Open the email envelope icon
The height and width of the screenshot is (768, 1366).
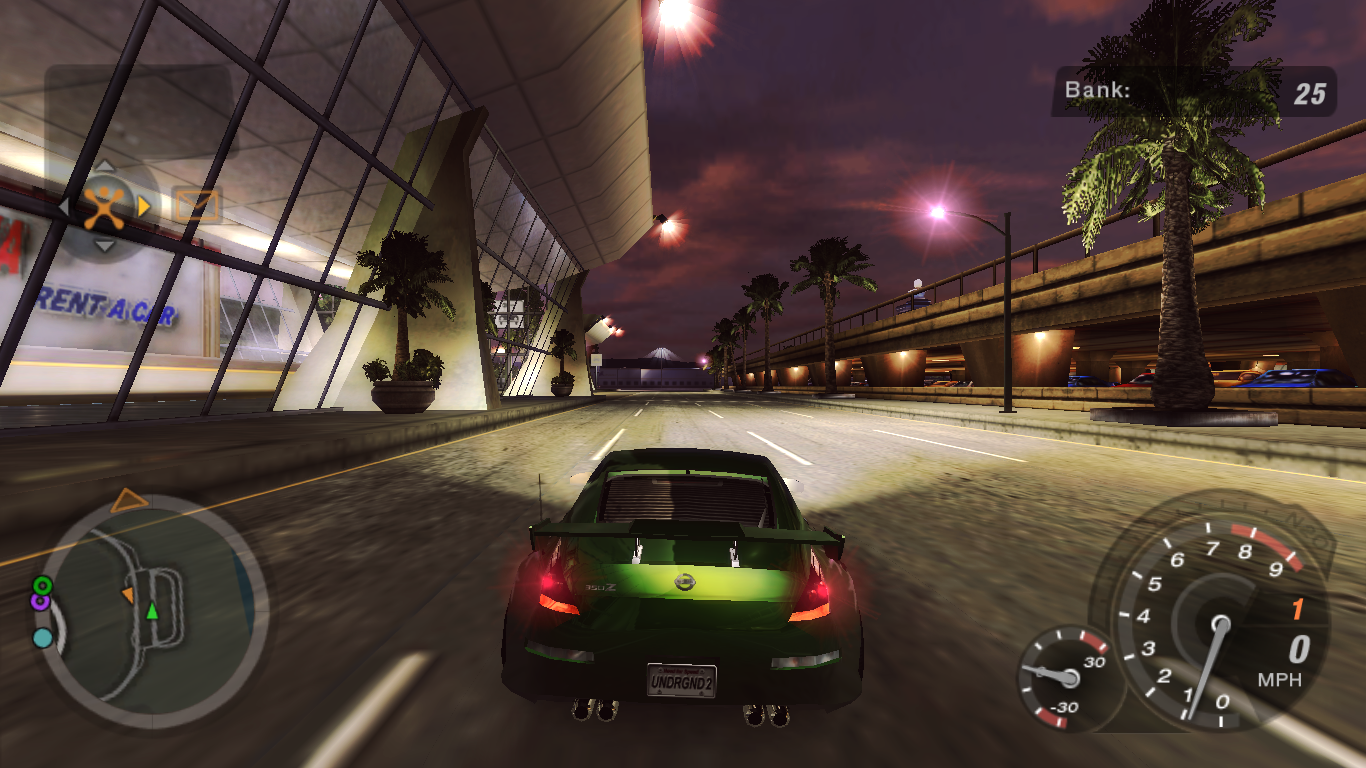coord(197,202)
